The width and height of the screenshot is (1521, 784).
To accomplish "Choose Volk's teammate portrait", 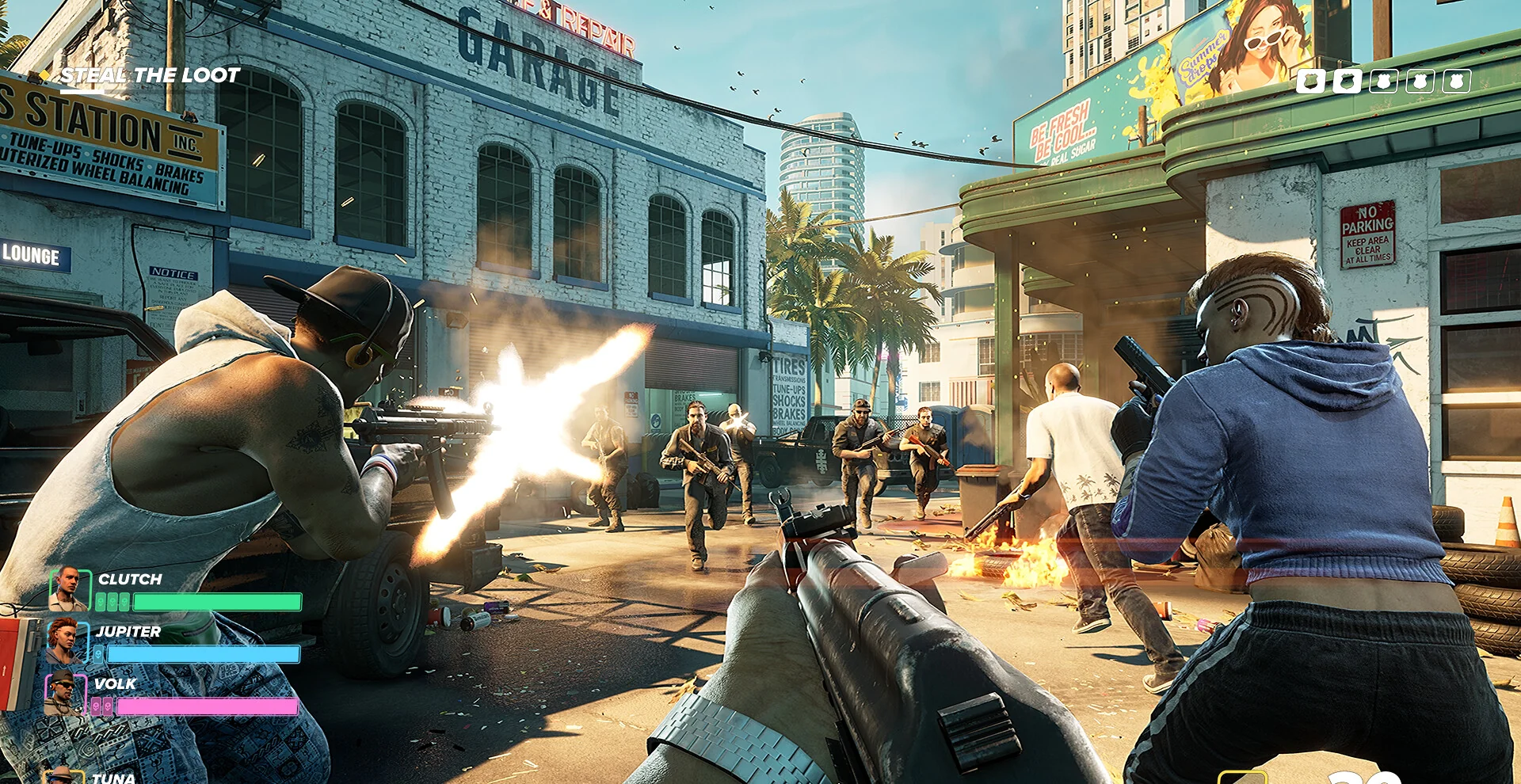I will click(63, 693).
